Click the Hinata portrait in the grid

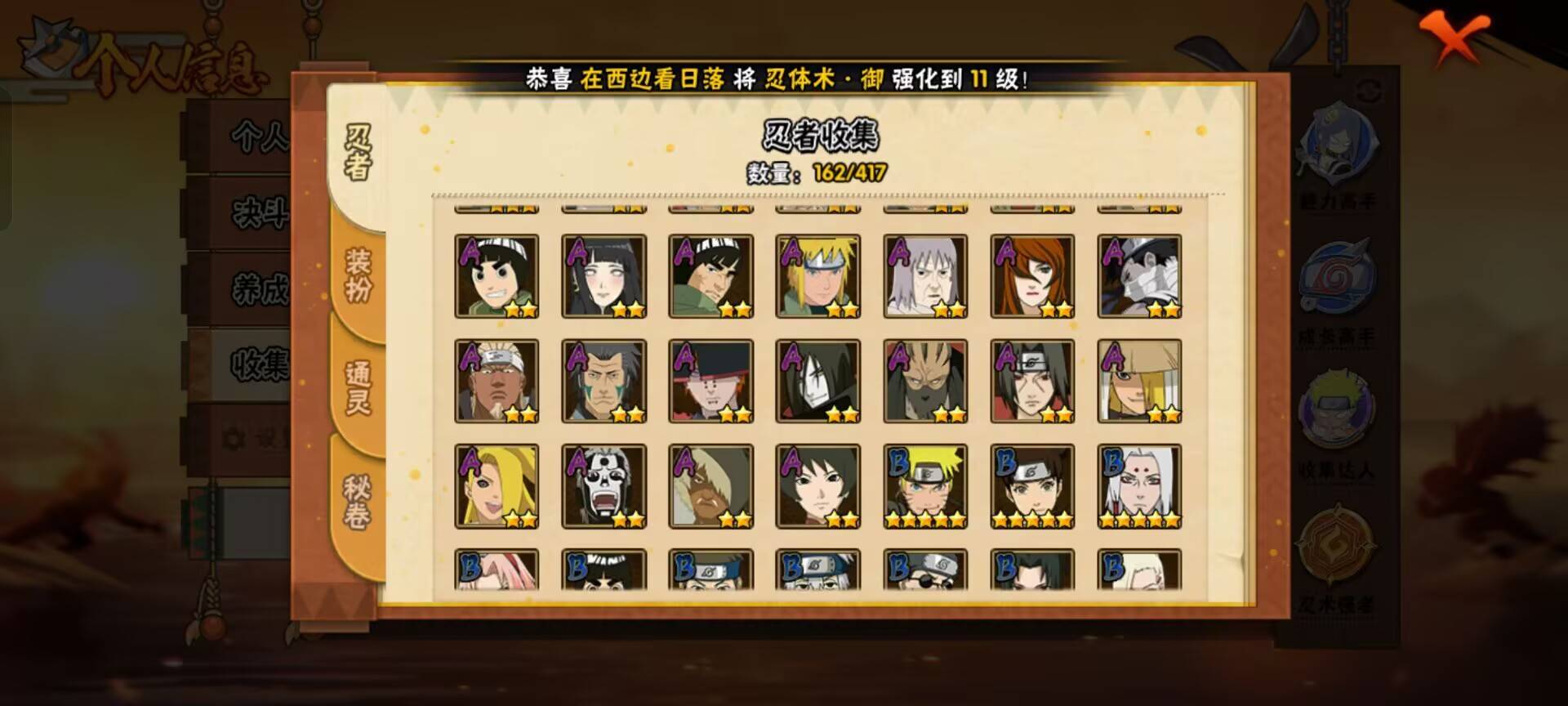(604, 275)
